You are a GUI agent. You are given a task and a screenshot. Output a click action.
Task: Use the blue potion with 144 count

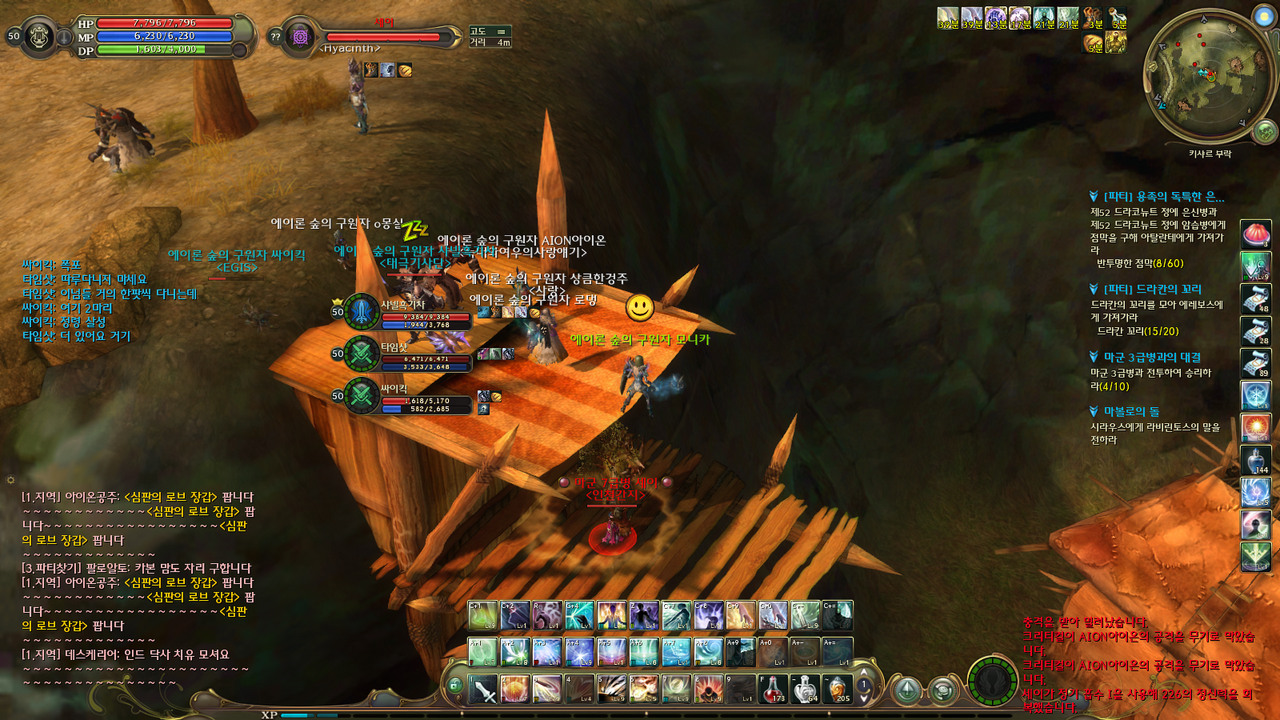1255,459
